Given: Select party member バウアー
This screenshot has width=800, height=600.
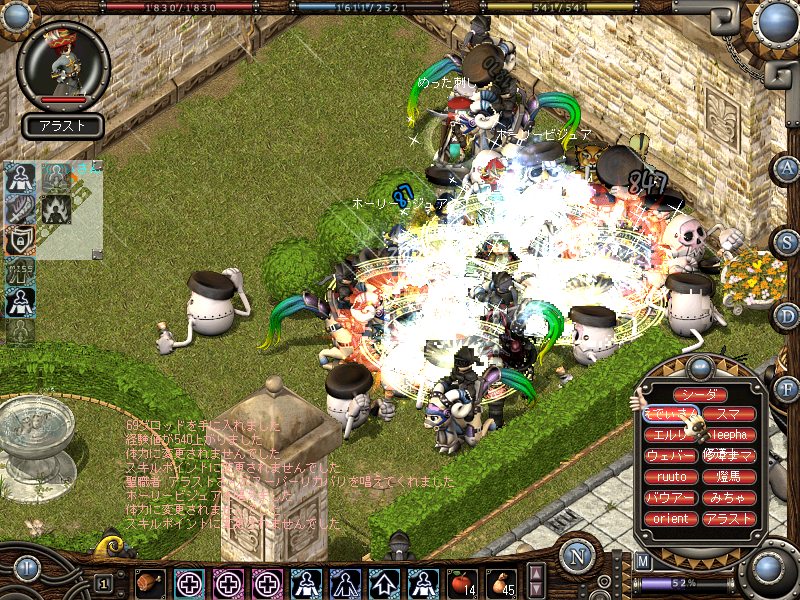Looking at the screenshot, I should click(671, 498).
